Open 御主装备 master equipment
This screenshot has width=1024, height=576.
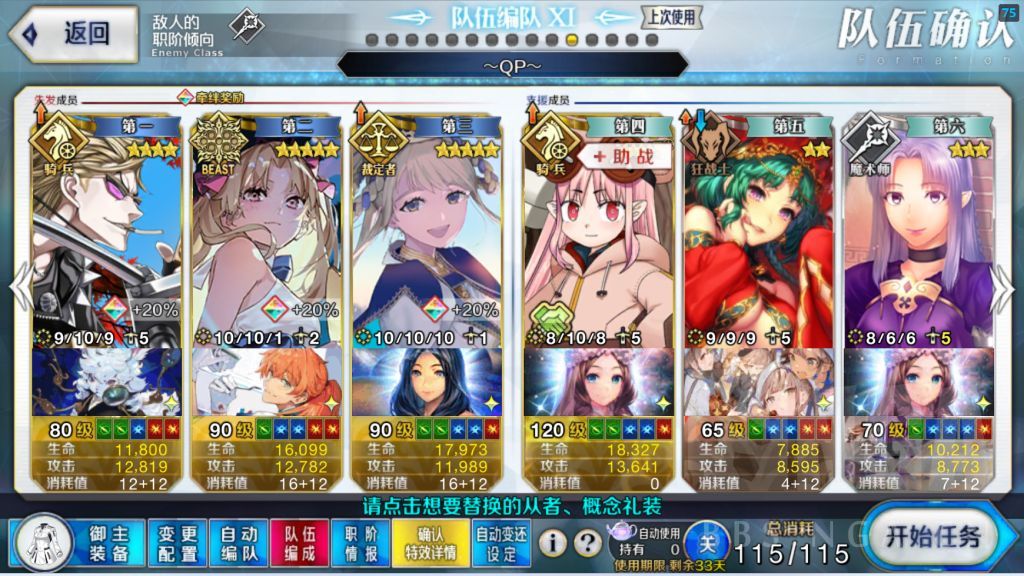click(108, 543)
